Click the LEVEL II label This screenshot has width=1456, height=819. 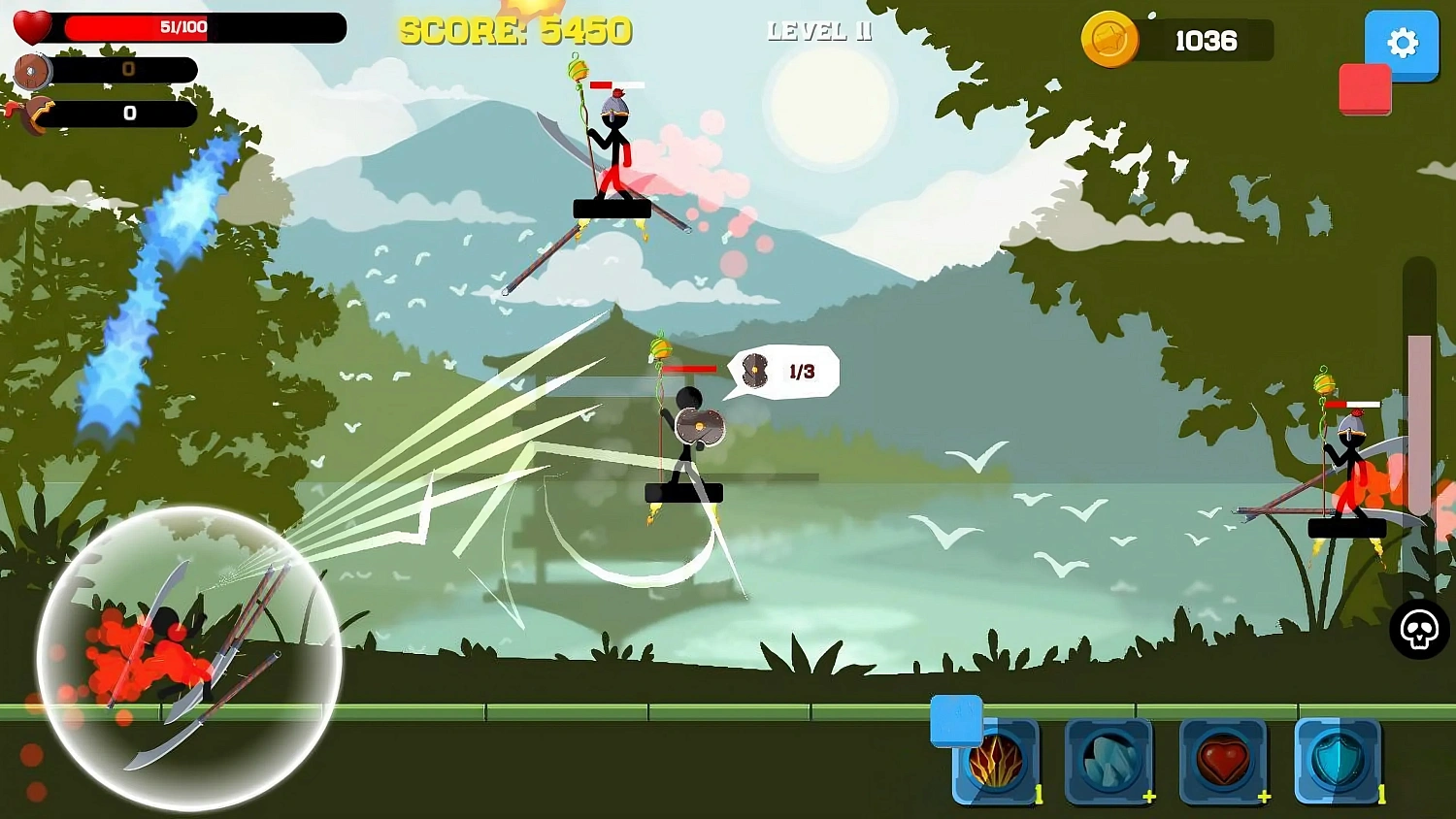point(820,31)
